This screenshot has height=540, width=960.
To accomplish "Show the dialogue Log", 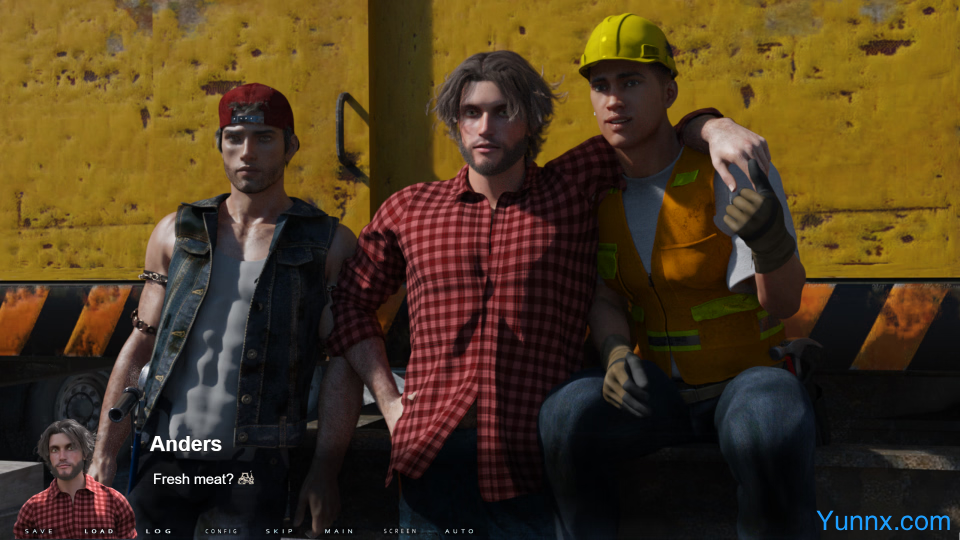I will [159, 531].
